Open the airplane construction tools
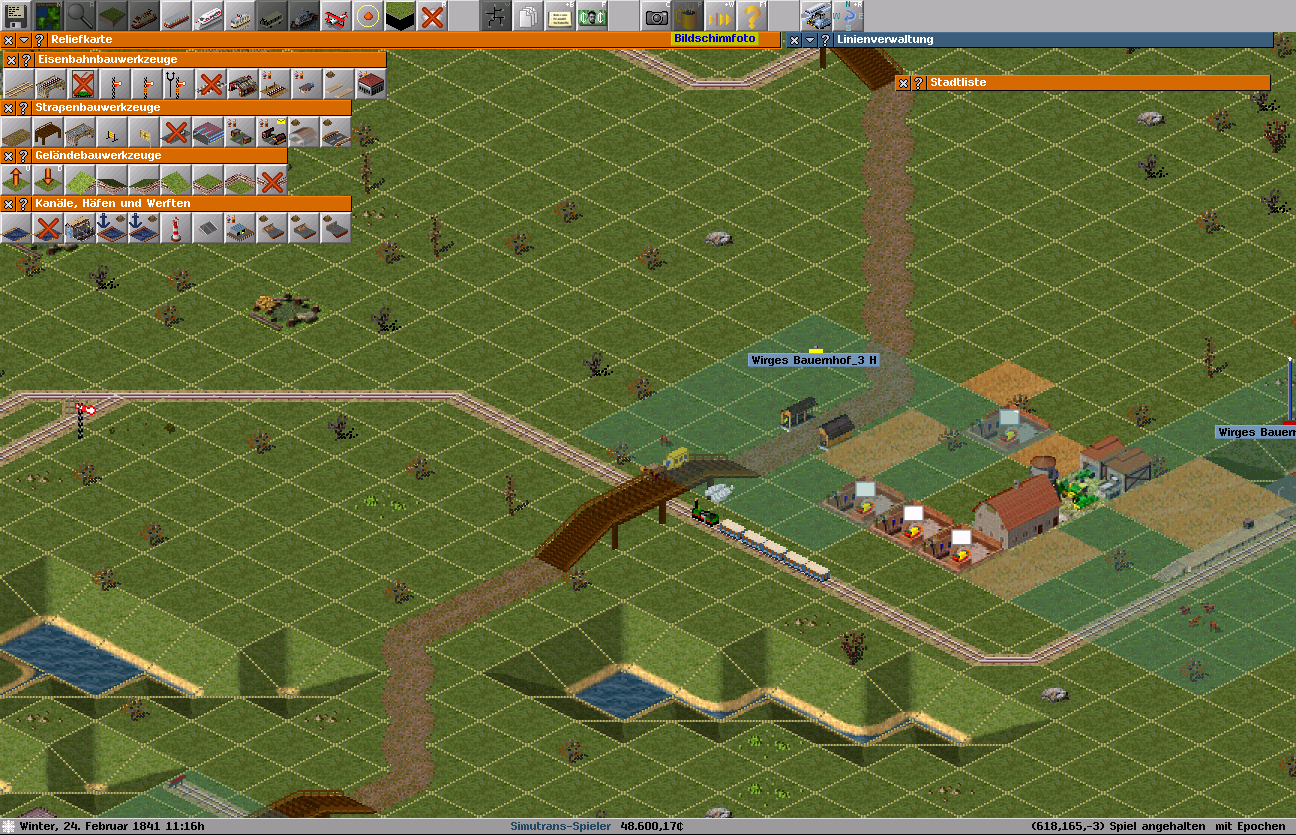The width and height of the screenshot is (1296, 835). (337, 15)
